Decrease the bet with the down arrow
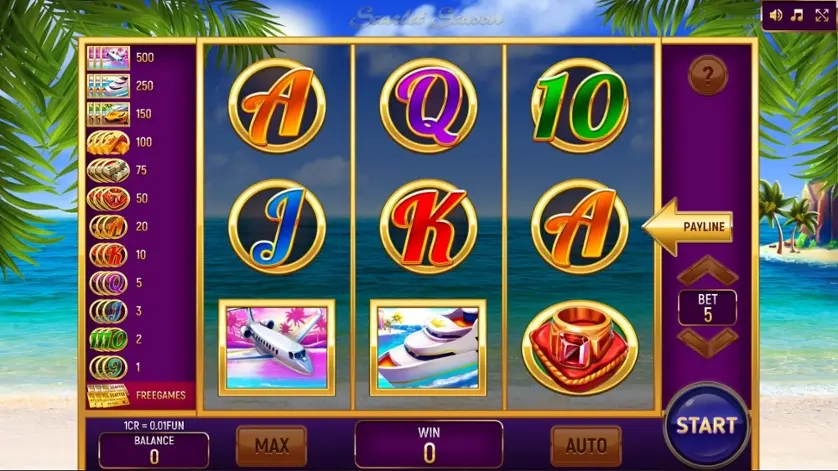This screenshot has width=838, height=471. 707,340
